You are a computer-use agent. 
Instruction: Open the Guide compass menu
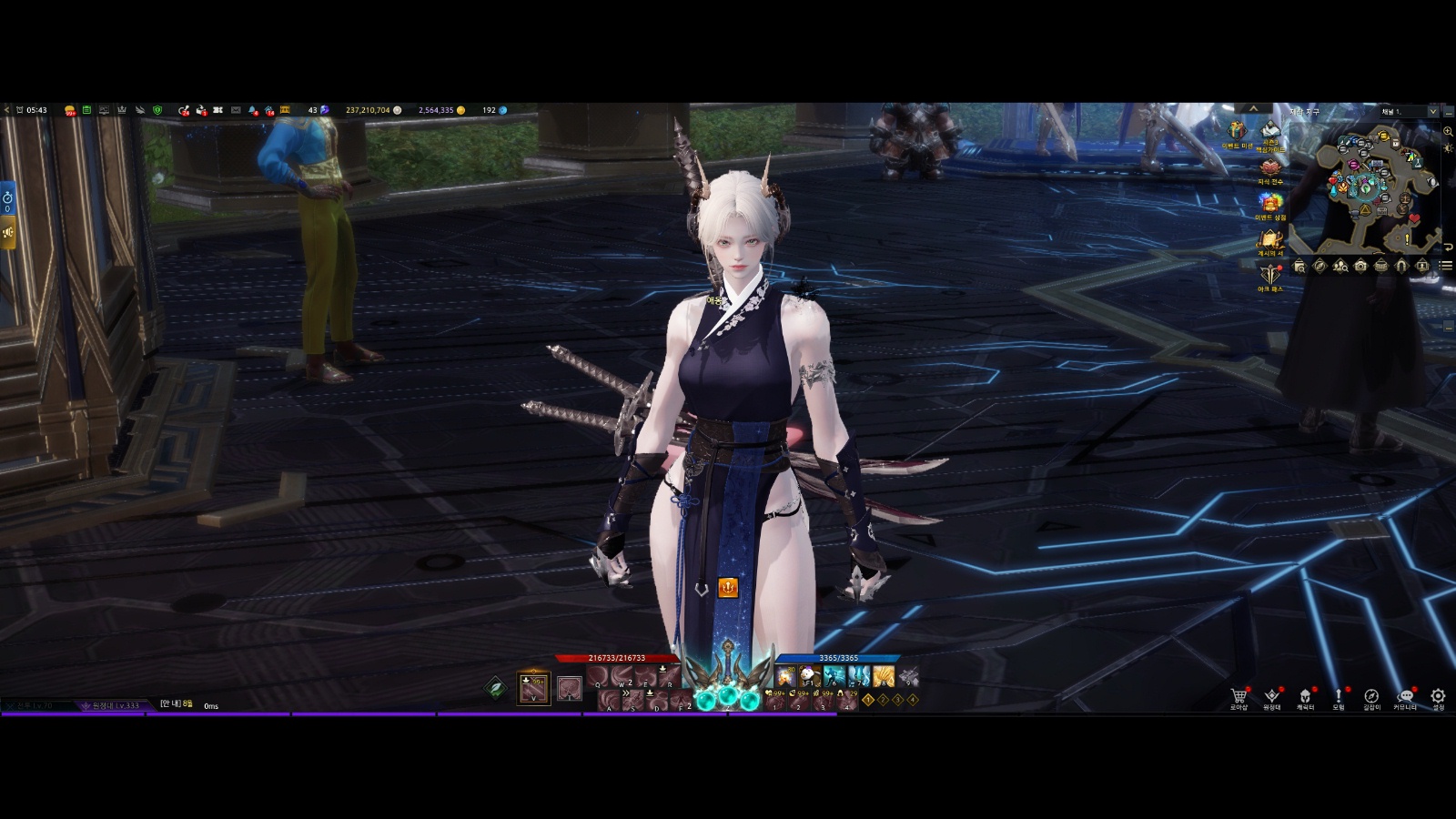click(1371, 696)
